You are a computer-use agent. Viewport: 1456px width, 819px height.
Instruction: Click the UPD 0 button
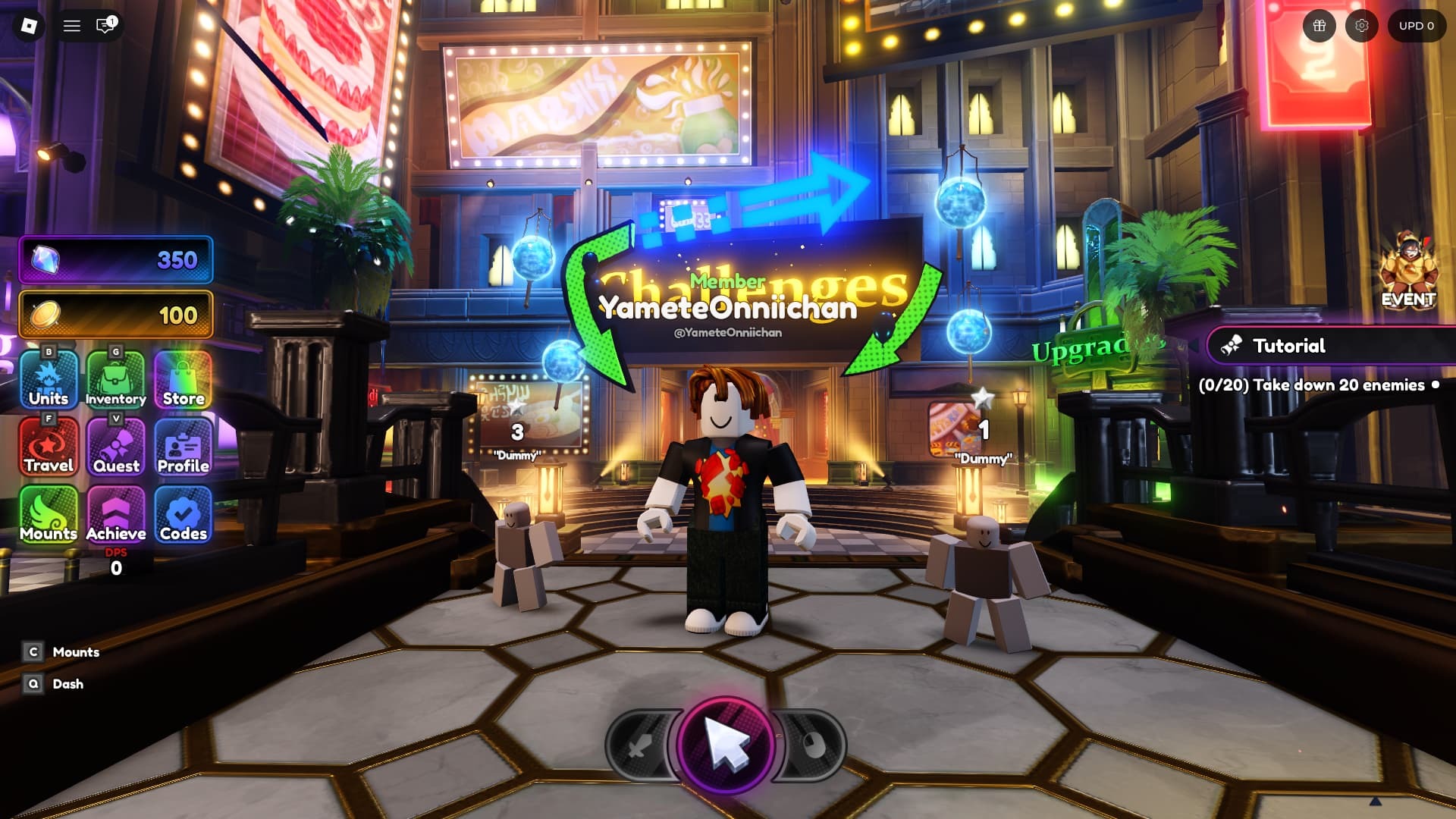[x=1416, y=26]
